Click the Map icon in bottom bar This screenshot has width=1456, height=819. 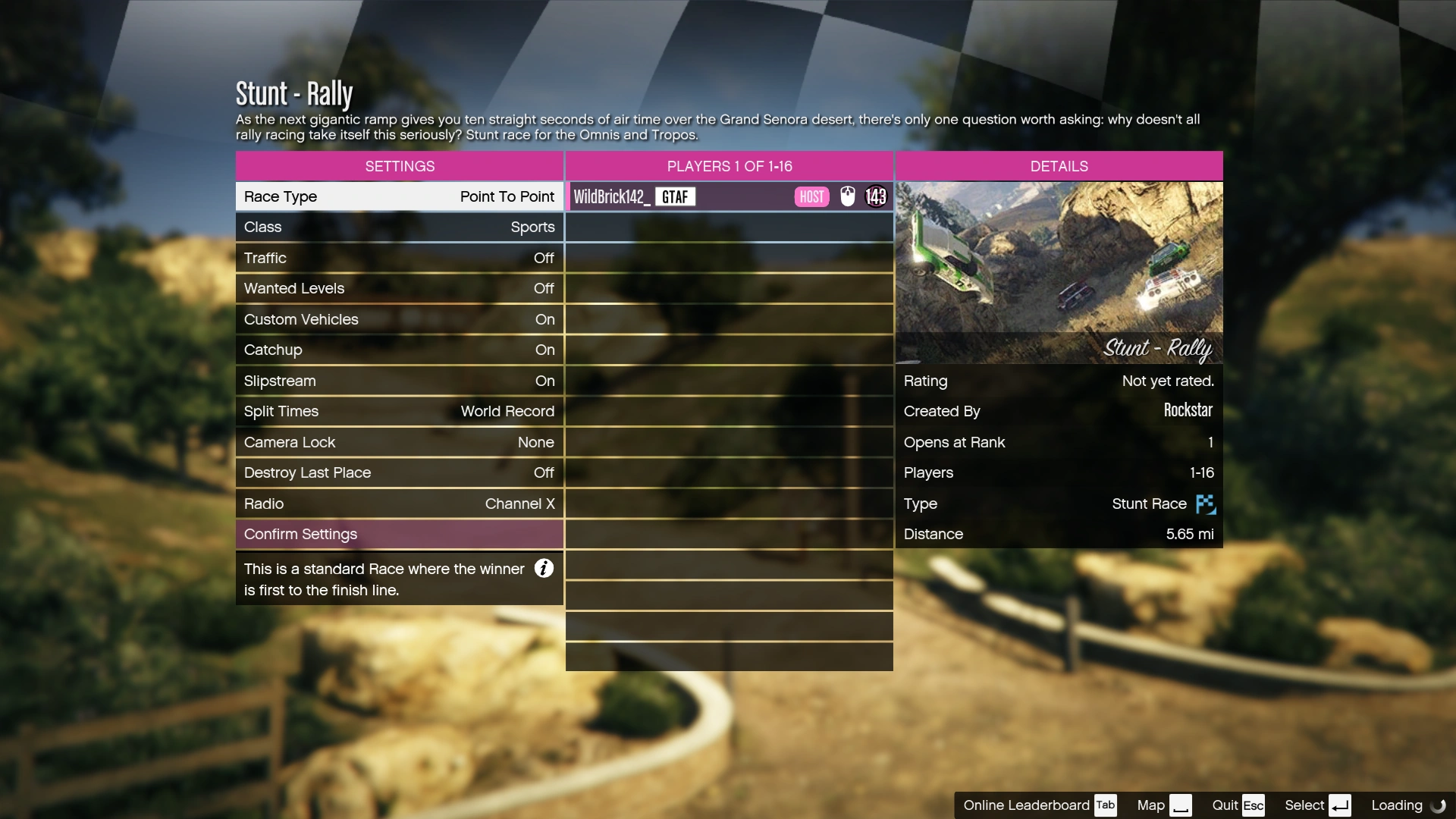(1180, 805)
